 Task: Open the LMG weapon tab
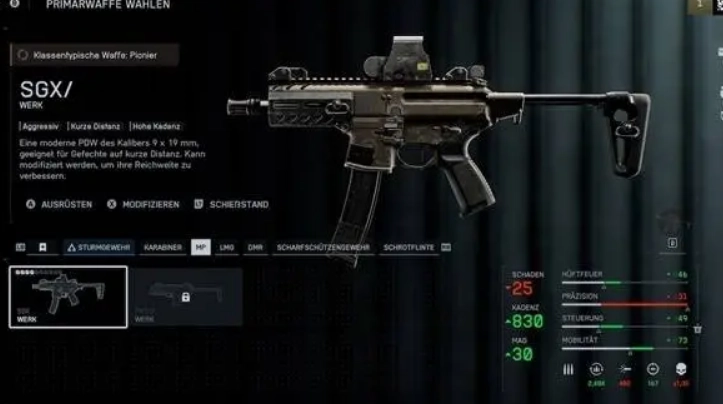(x=227, y=246)
